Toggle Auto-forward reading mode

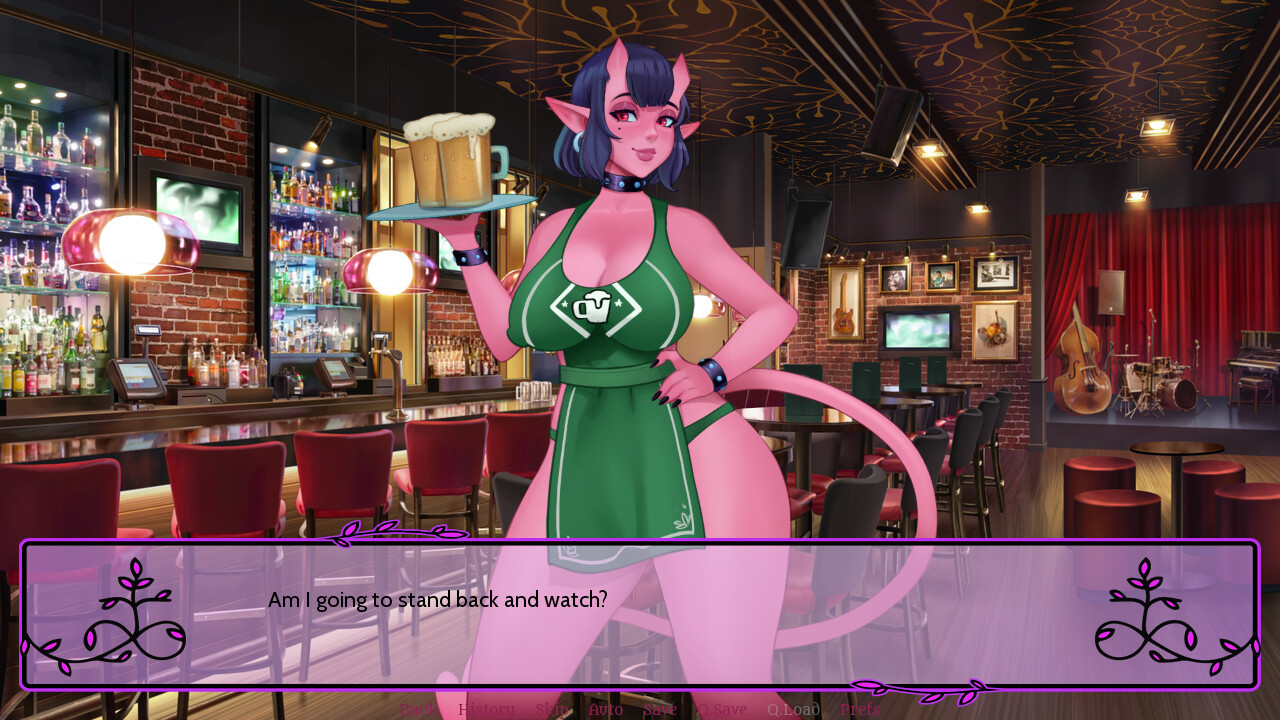coord(604,709)
